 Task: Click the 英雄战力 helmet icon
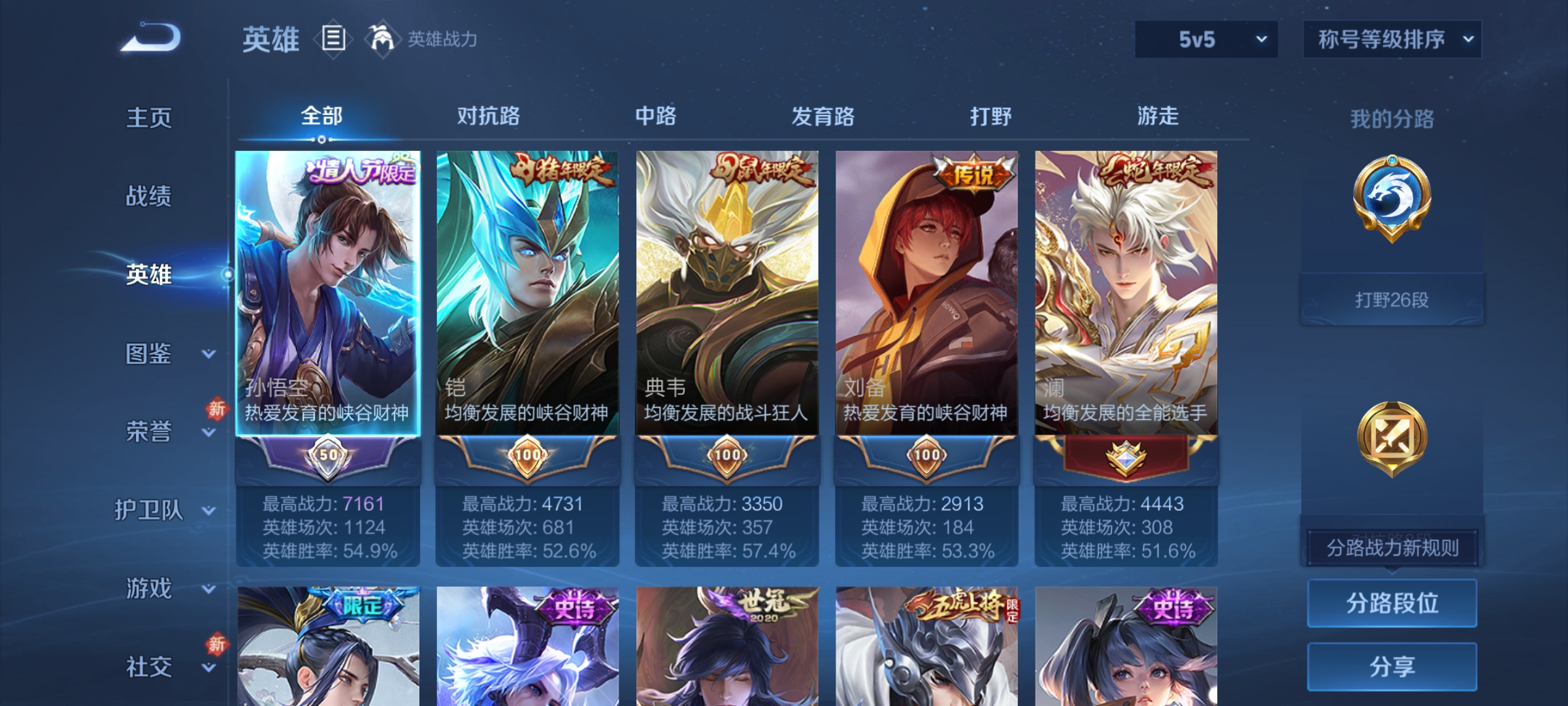coord(382,39)
